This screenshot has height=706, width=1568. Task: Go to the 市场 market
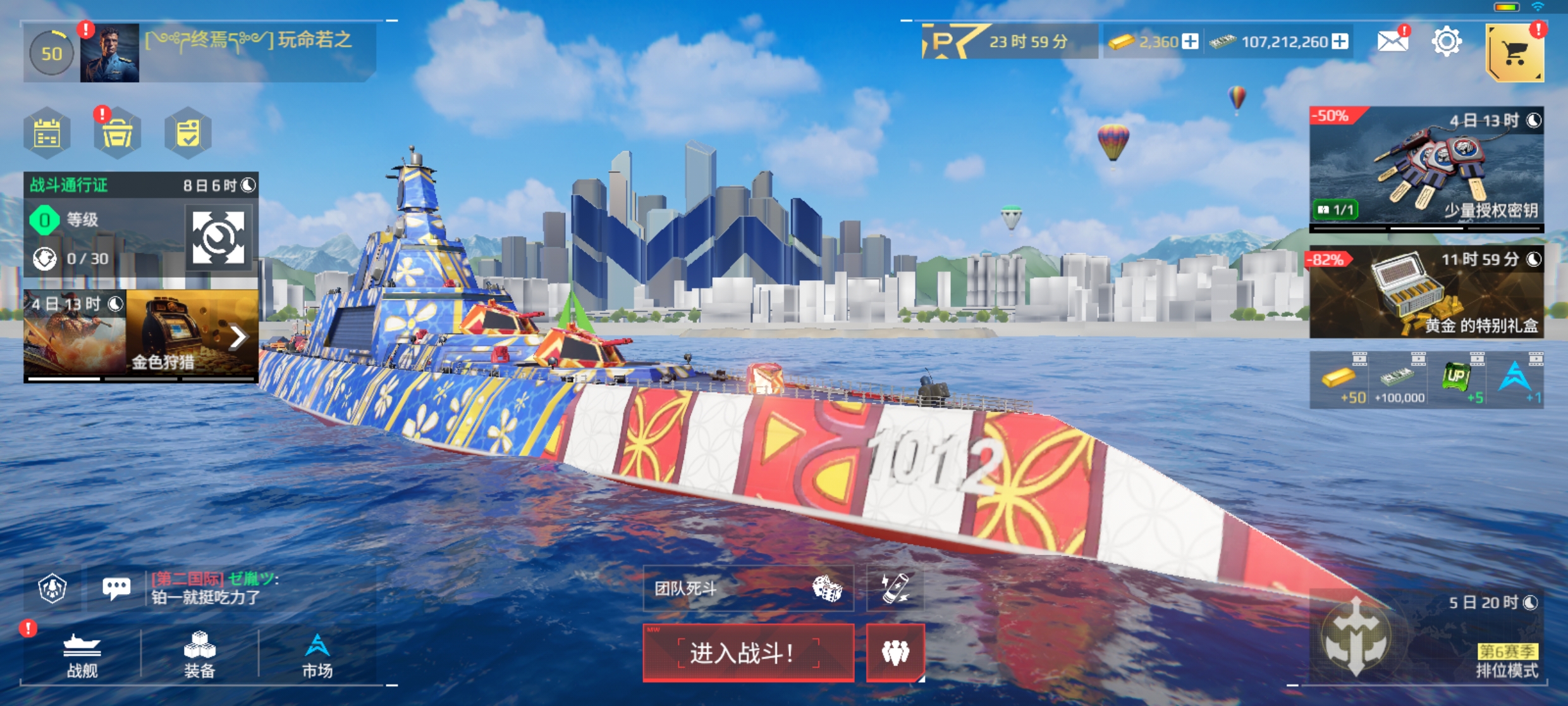pos(317,656)
